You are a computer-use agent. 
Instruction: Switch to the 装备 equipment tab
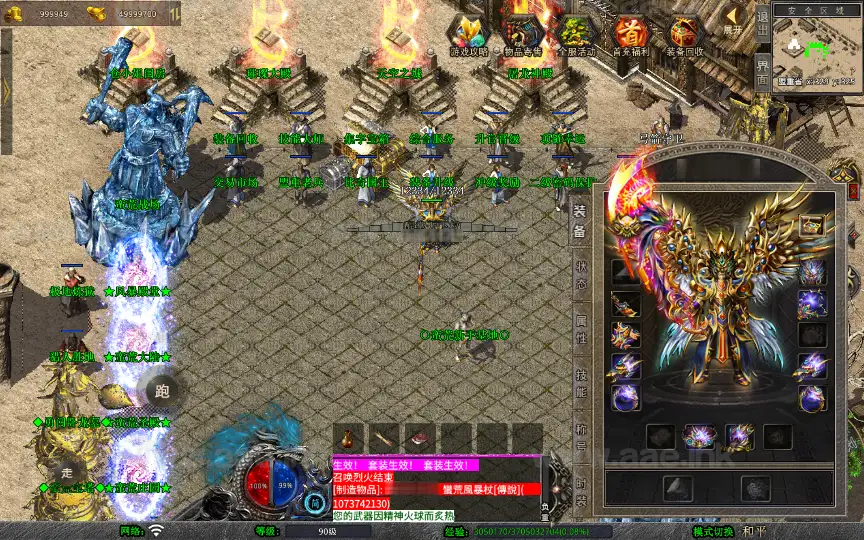point(579,222)
